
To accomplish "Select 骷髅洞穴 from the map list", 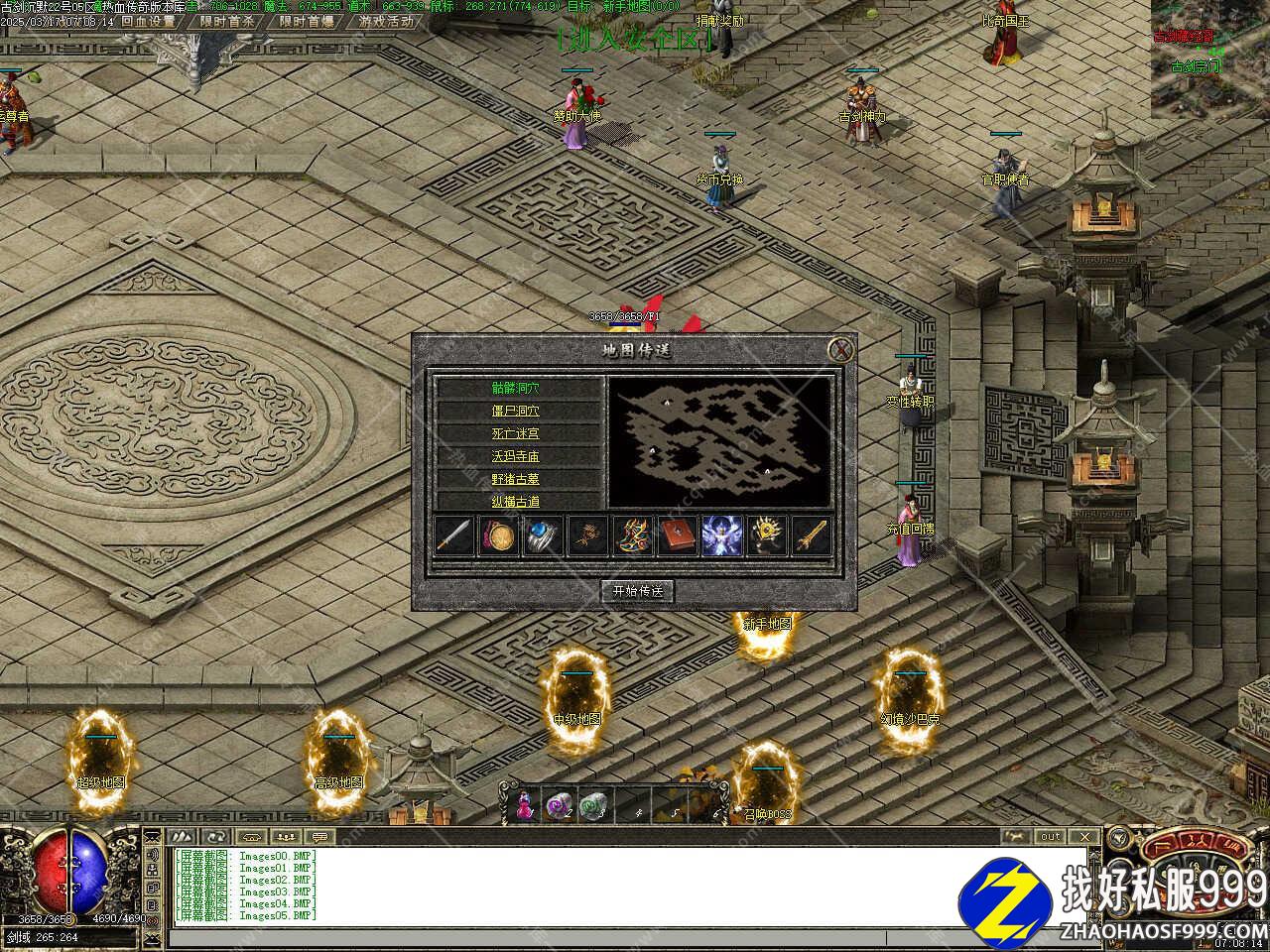I will 517,388.
